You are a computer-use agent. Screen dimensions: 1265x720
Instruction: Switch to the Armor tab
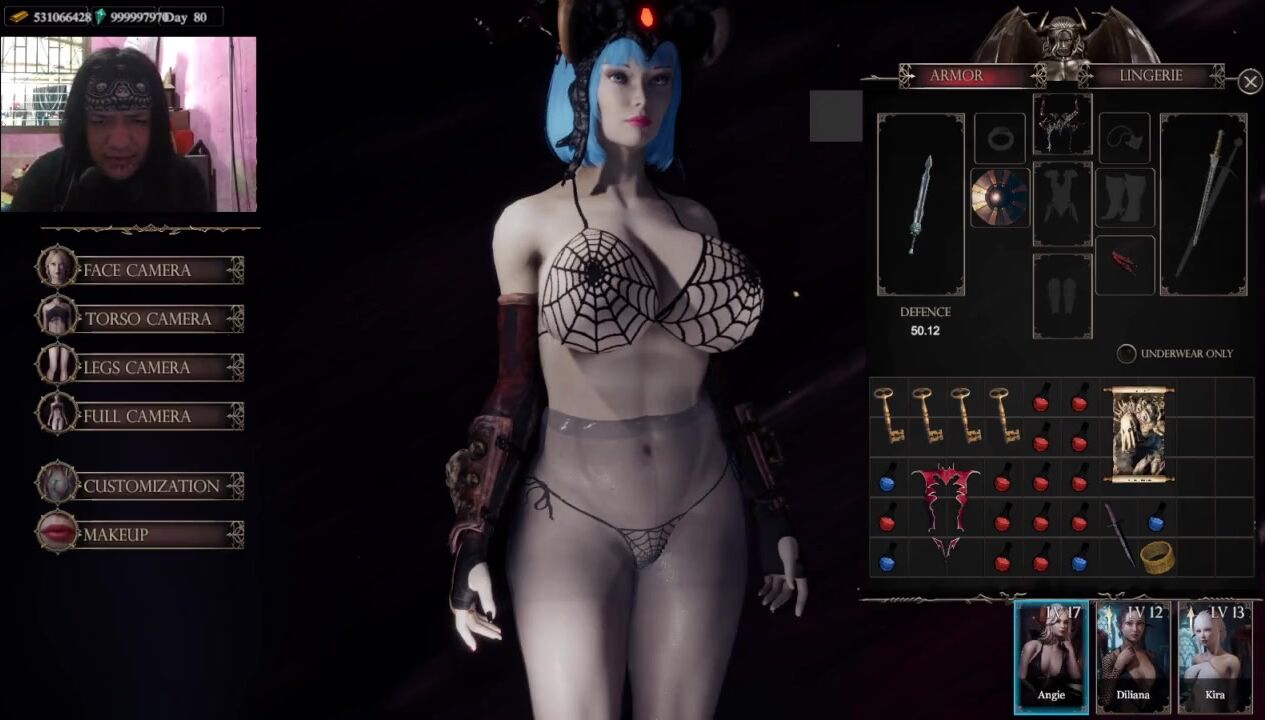(956, 76)
